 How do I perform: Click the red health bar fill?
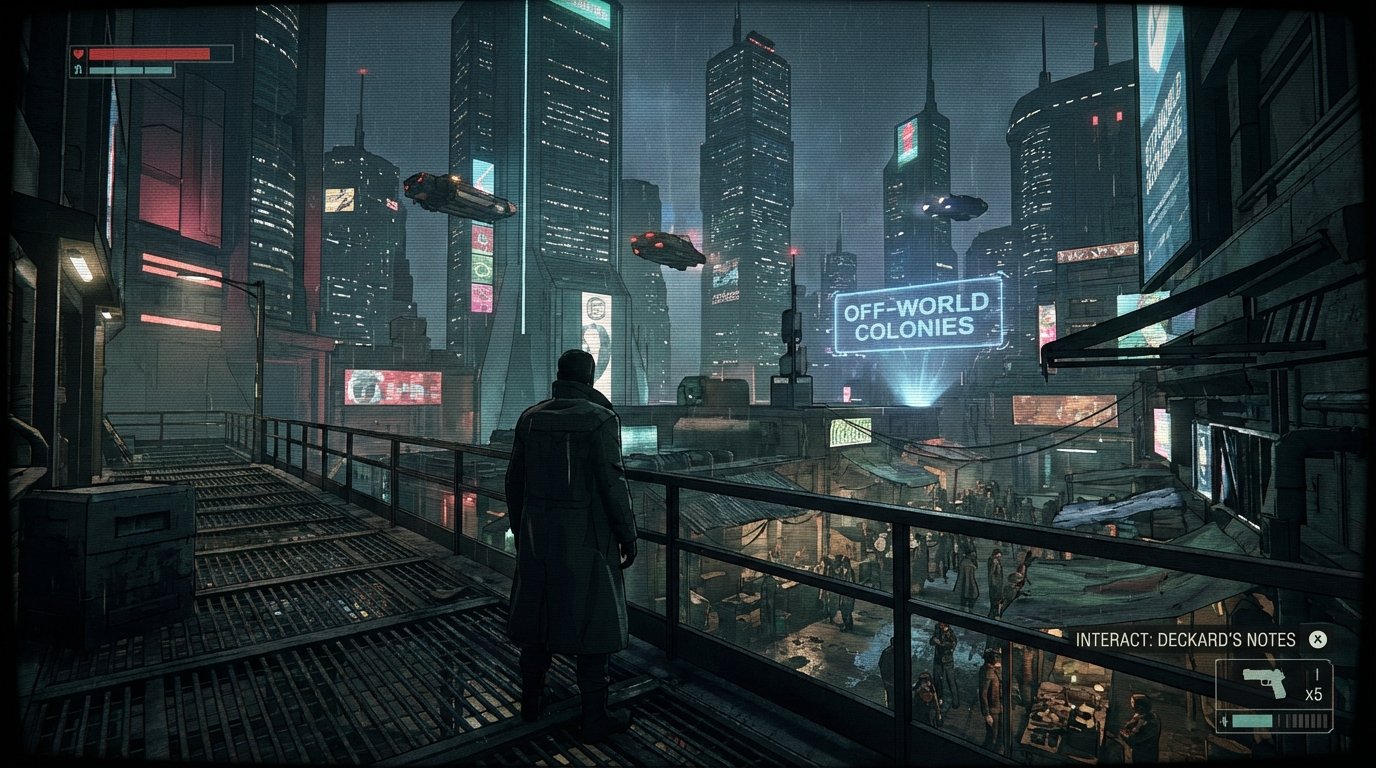click(150, 56)
